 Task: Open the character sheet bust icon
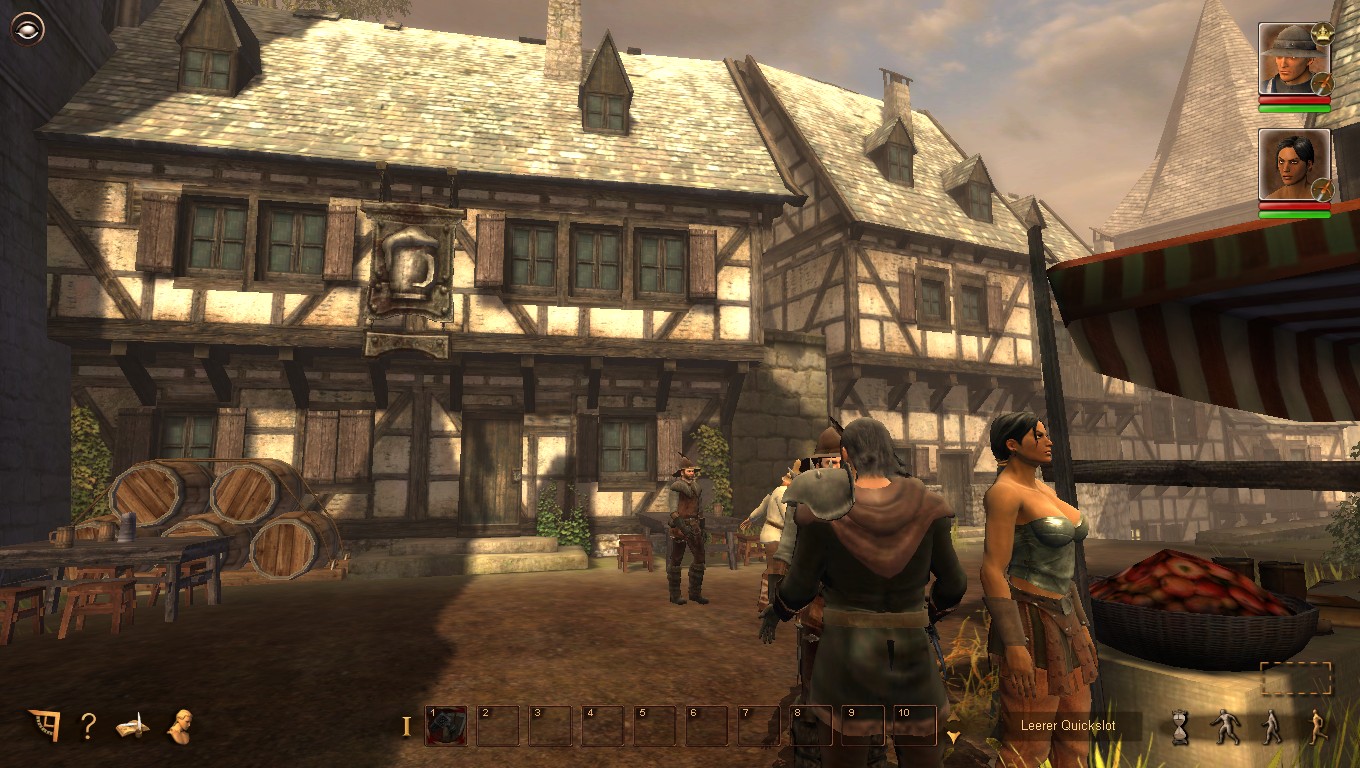click(x=181, y=726)
